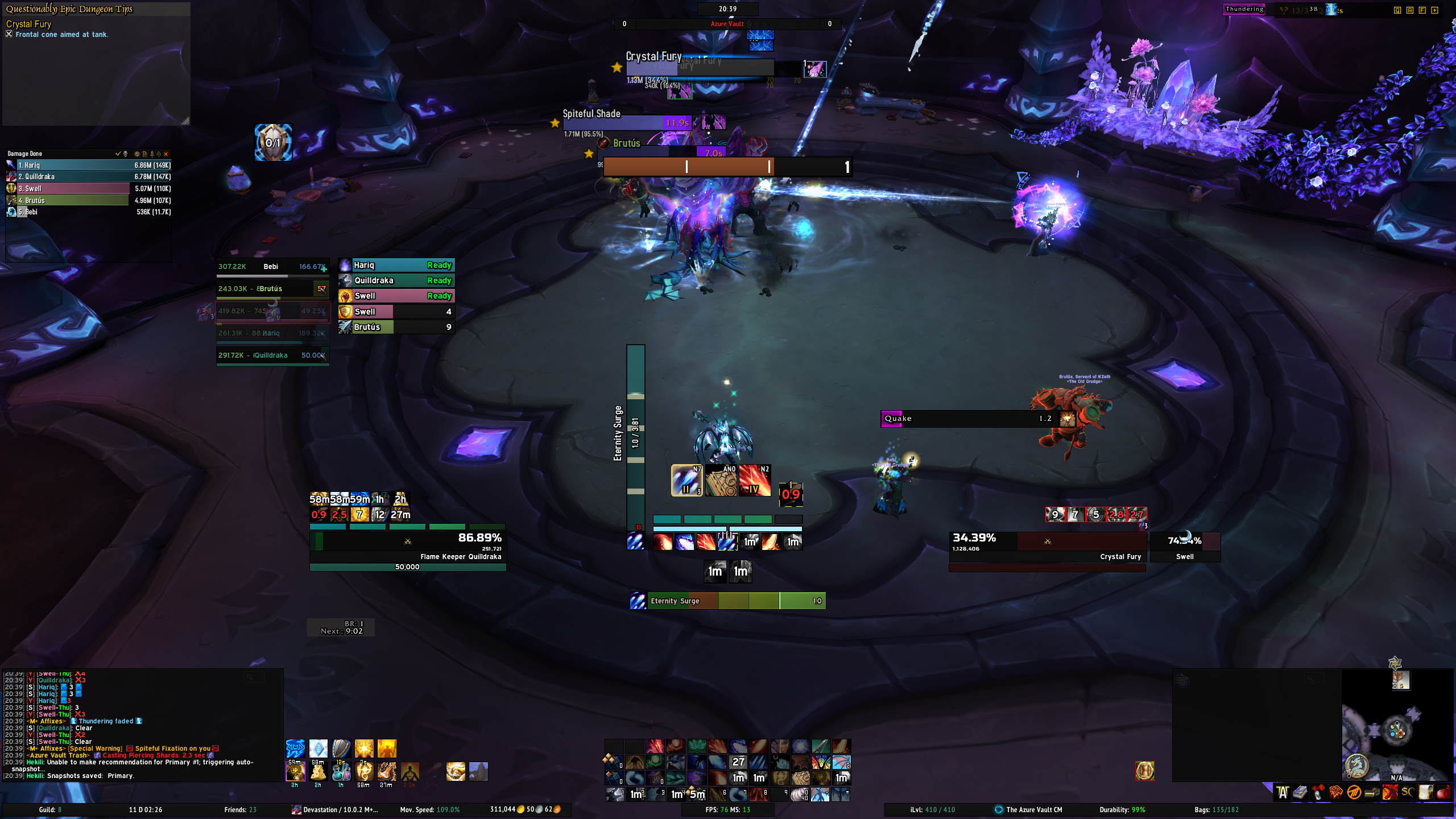Click the red sack addon icon
1456x819 pixels.
[1443, 792]
